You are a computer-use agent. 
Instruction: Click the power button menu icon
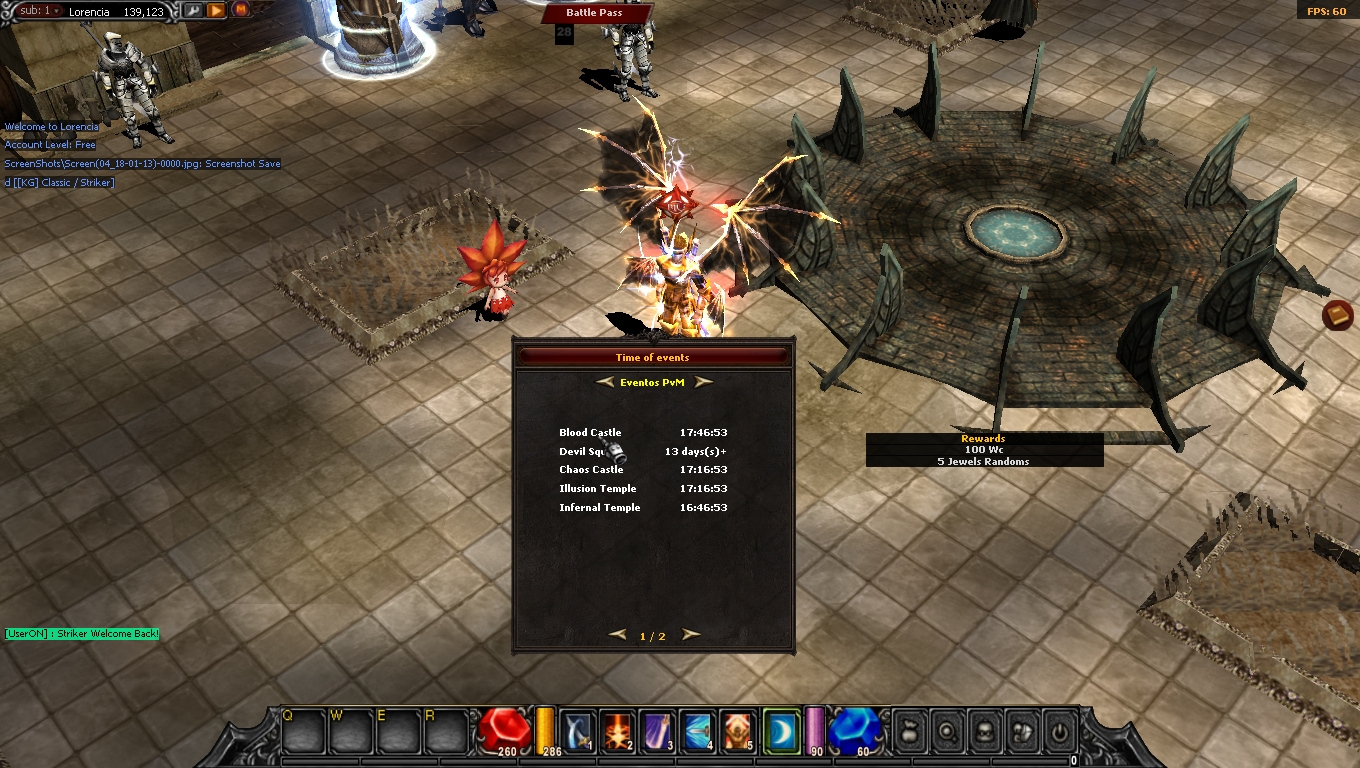click(1060, 733)
